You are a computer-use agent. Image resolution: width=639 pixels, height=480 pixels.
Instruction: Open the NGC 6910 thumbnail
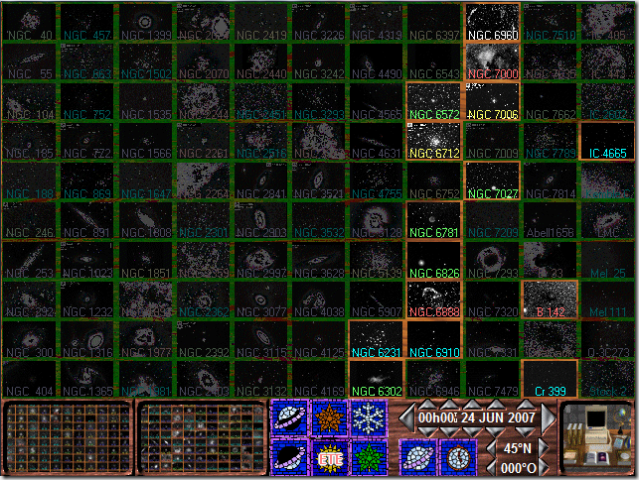click(x=434, y=339)
